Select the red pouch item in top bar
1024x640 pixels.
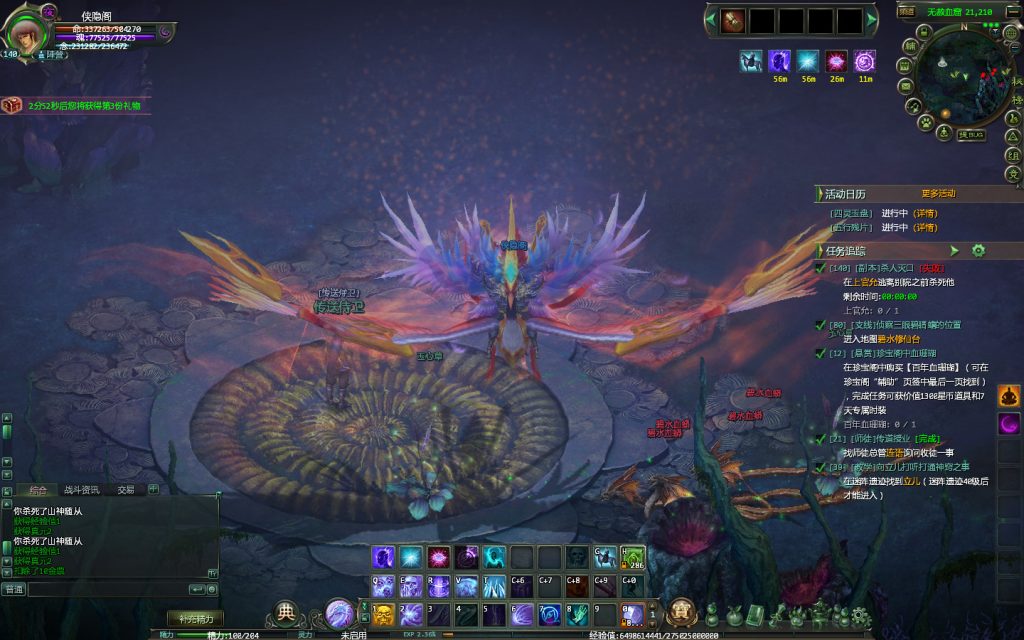pyautogui.click(x=734, y=20)
